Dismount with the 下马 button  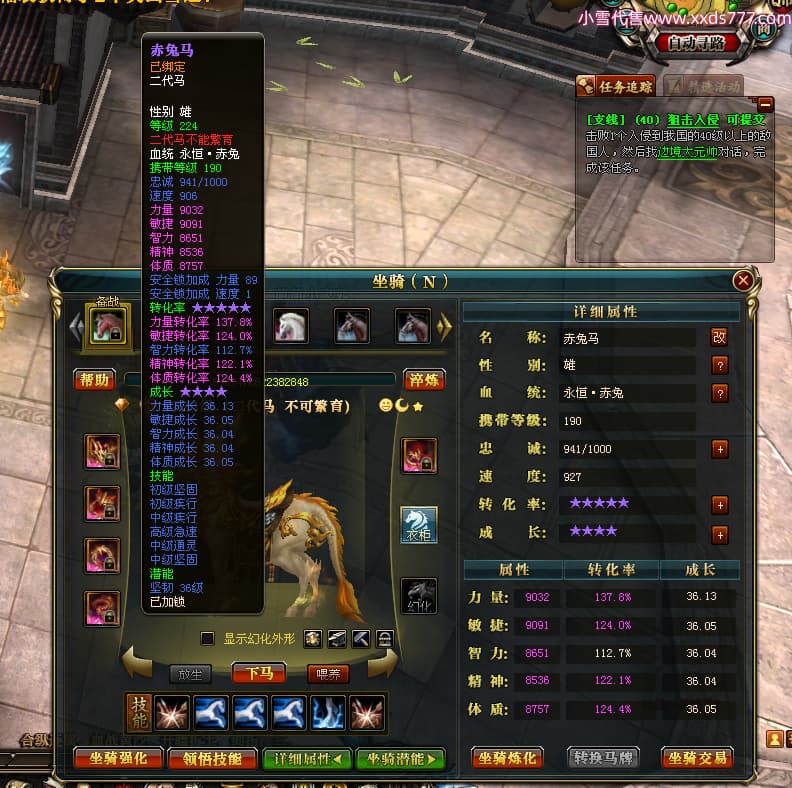click(x=265, y=673)
